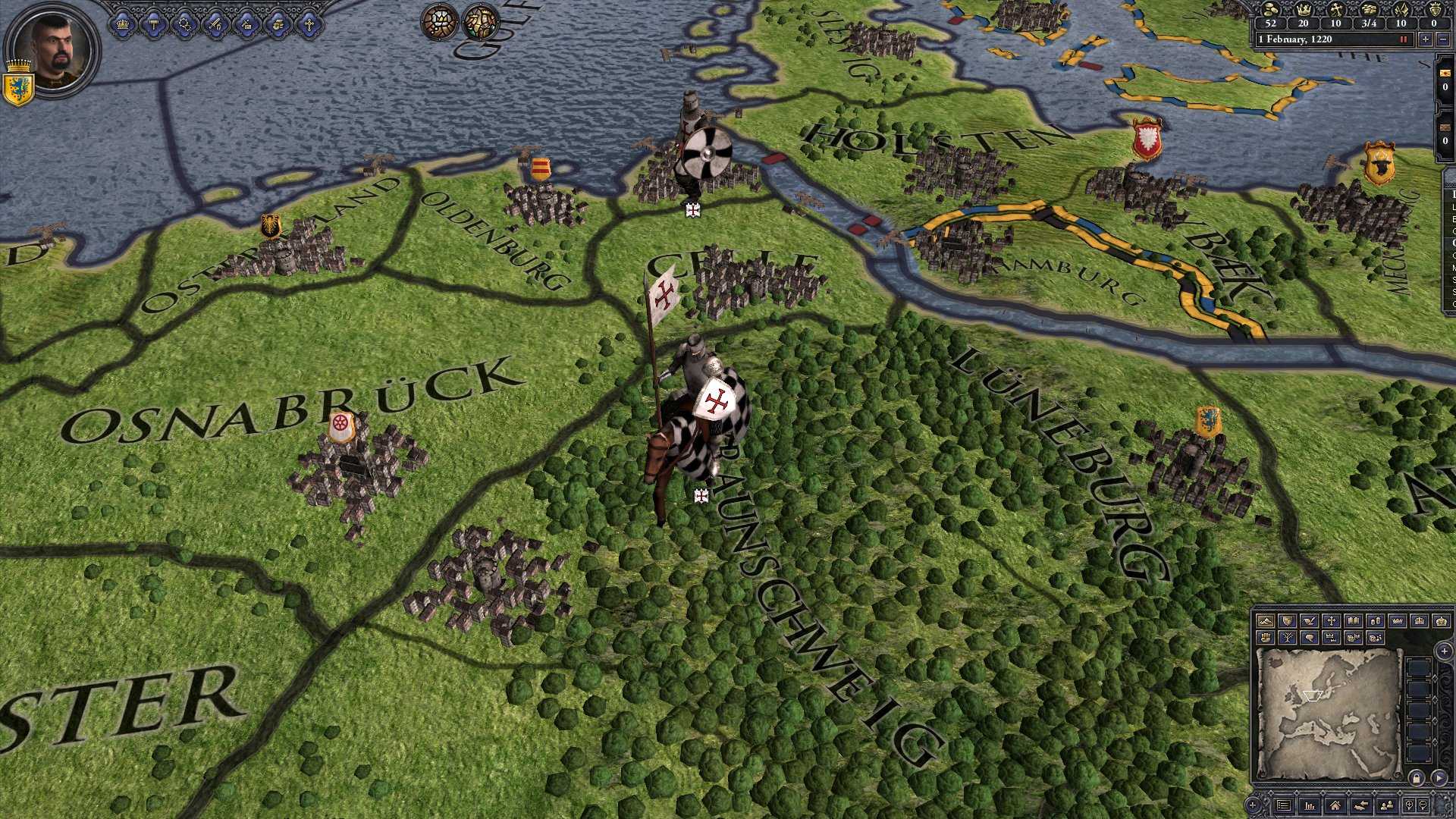
Task: Open the Military screen with the sword icon
Action: click(x=215, y=23)
